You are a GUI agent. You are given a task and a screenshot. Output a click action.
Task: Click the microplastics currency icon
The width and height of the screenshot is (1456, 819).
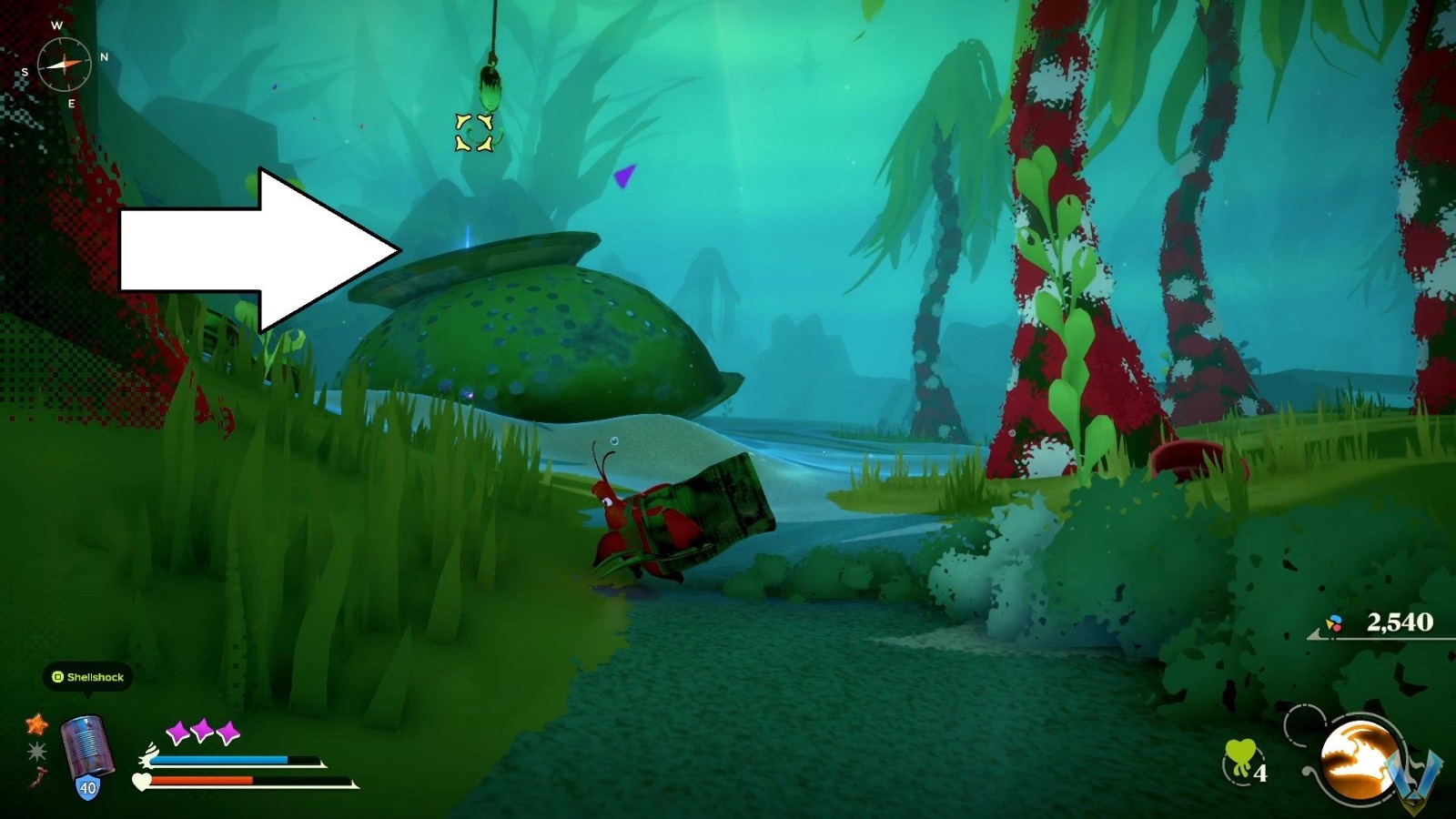[x=1334, y=623]
